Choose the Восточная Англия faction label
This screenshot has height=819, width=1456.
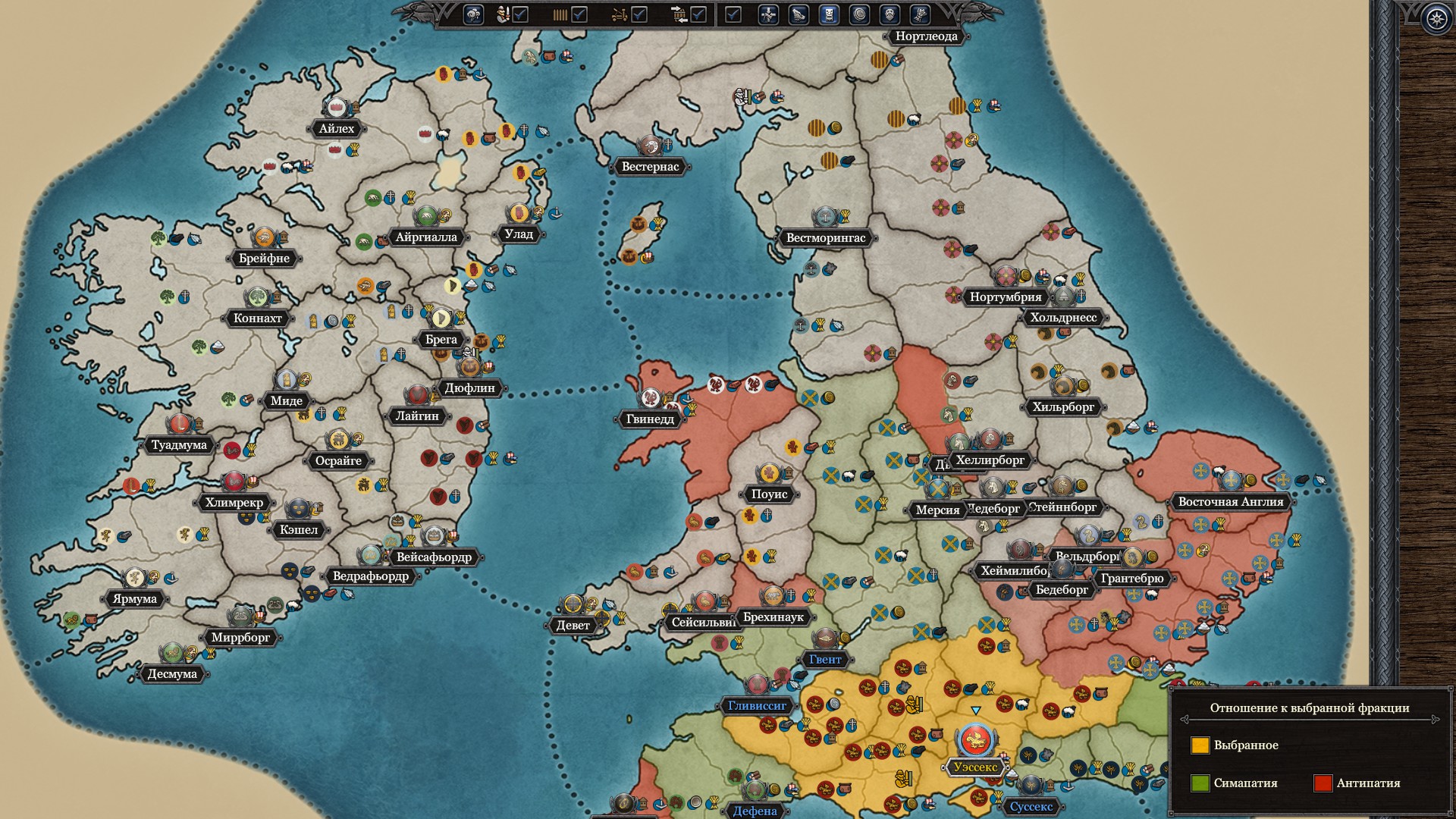pyautogui.click(x=1230, y=502)
